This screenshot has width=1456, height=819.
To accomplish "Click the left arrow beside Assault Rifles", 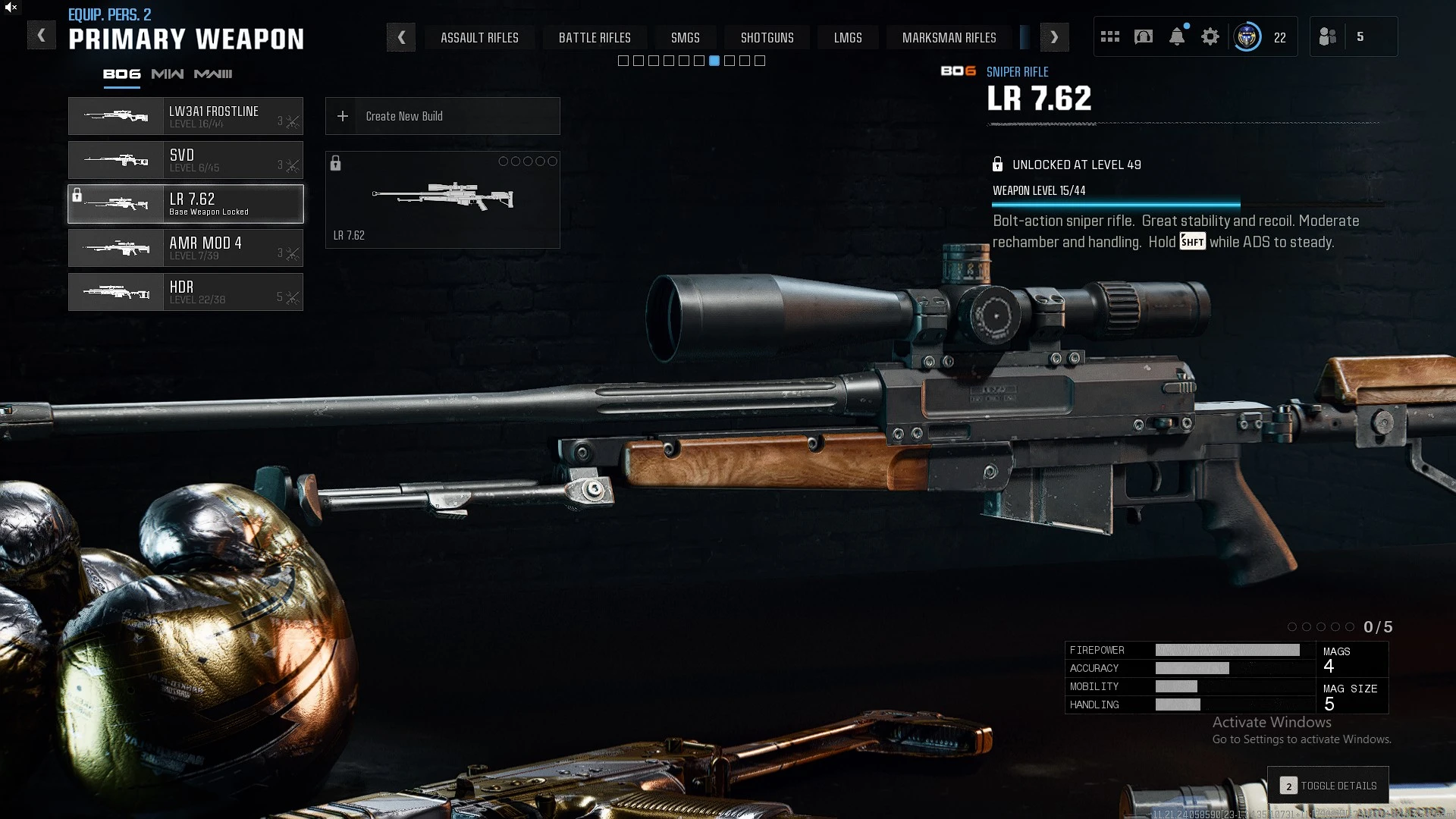I will pos(401,37).
